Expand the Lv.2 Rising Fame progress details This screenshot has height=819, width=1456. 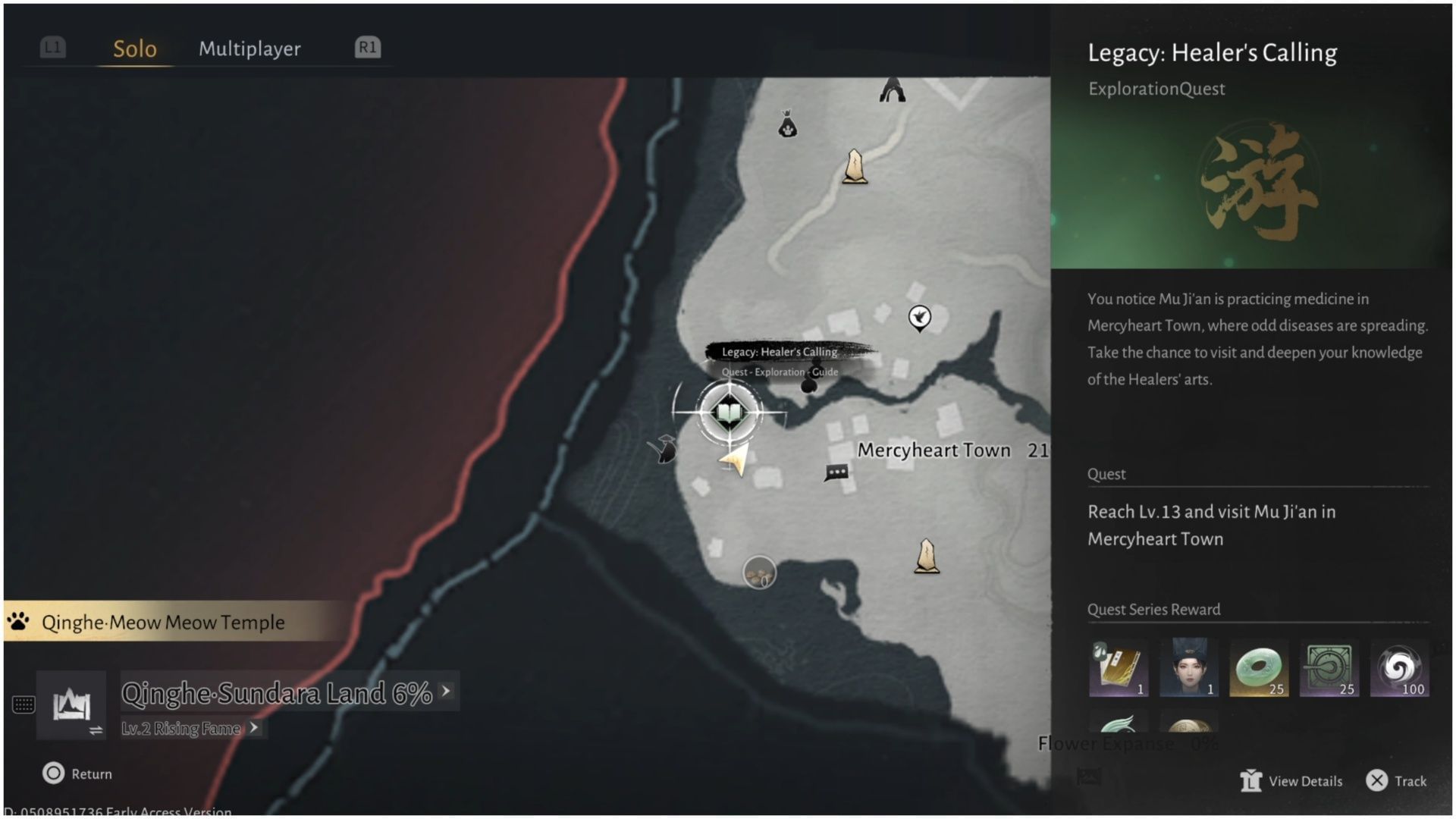click(256, 728)
